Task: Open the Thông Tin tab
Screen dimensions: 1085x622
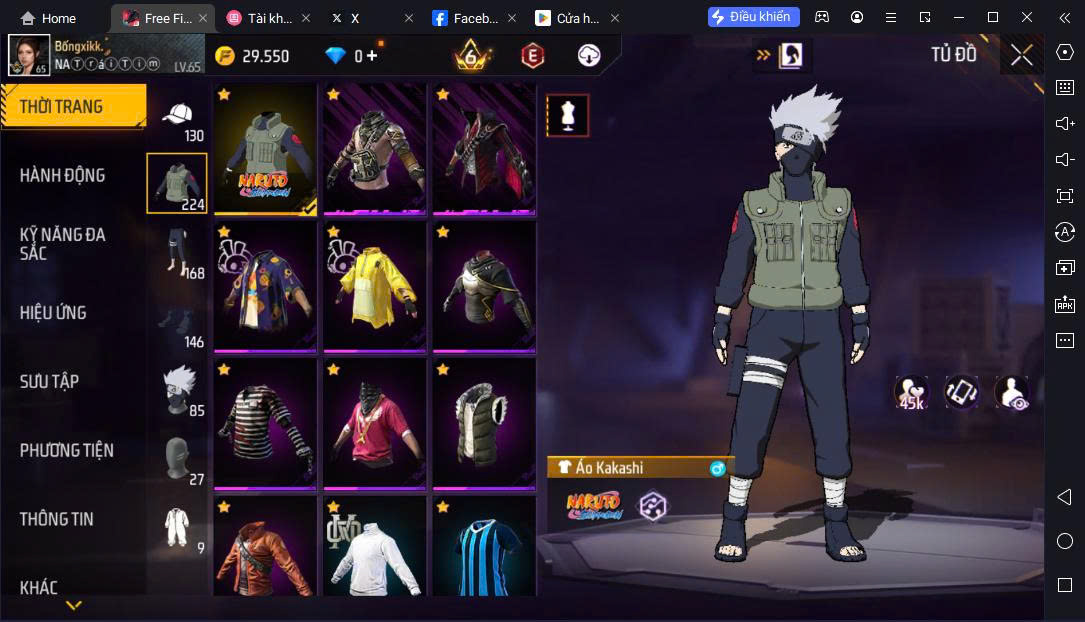Action: [57, 519]
